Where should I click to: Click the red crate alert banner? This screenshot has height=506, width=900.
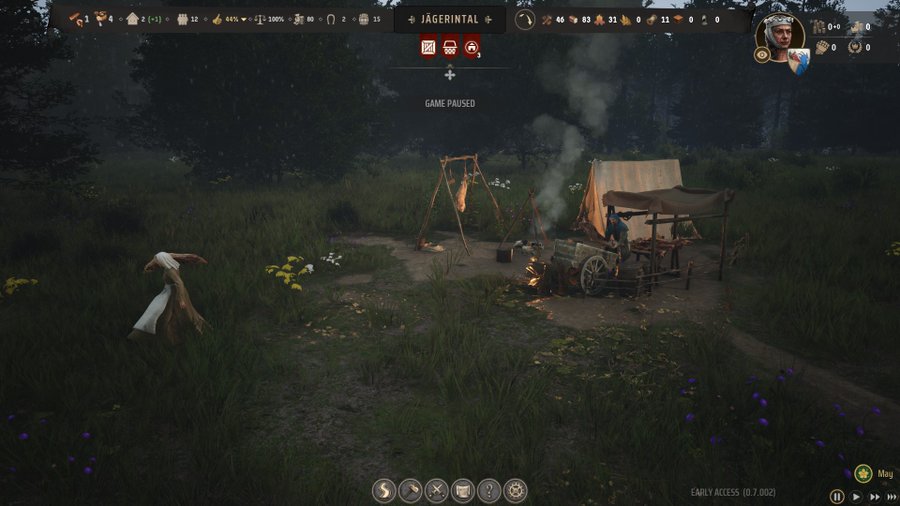pos(429,46)
